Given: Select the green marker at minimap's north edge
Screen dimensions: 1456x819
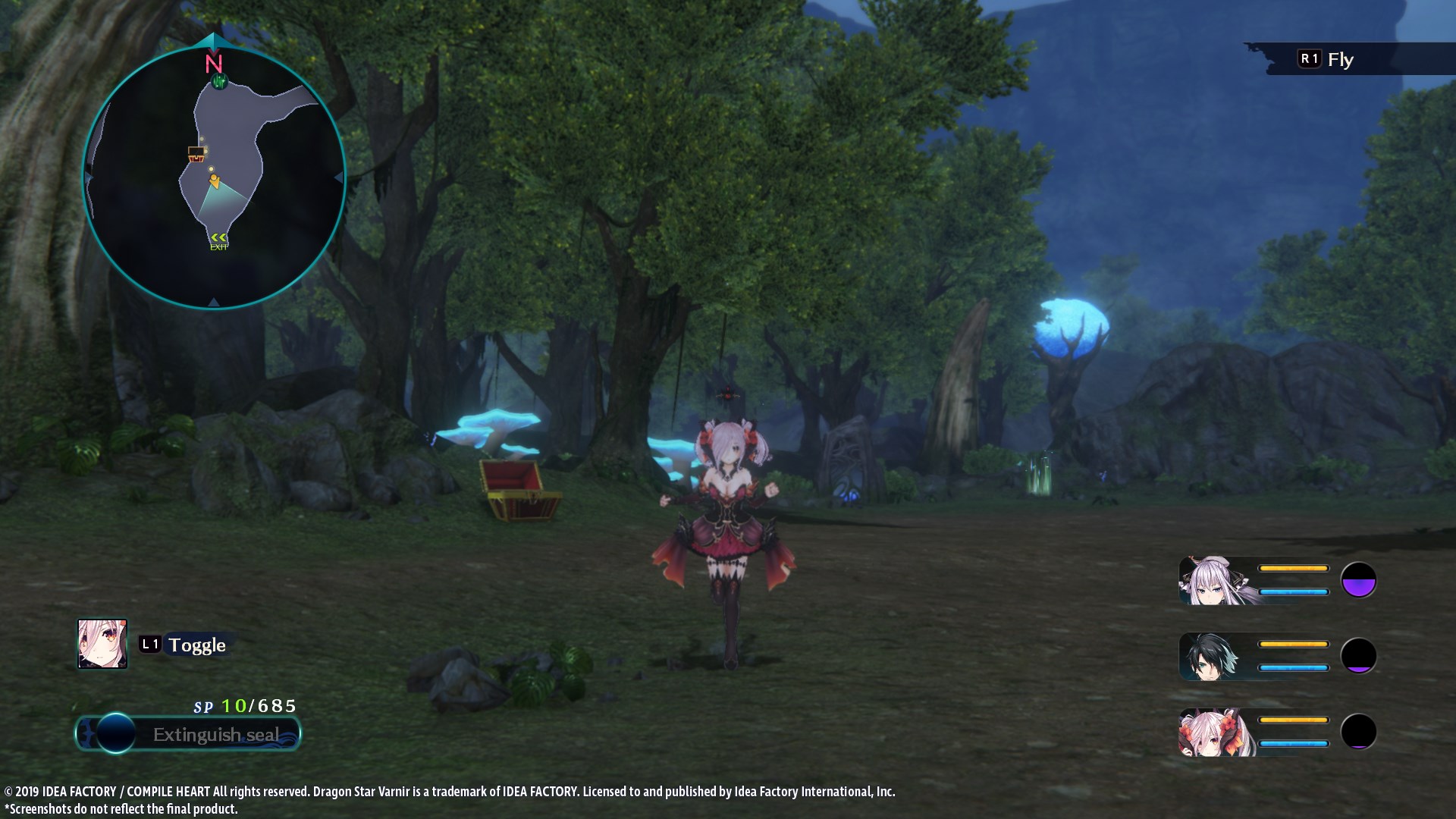Looking at the screenshot, I should pos(219,81).
